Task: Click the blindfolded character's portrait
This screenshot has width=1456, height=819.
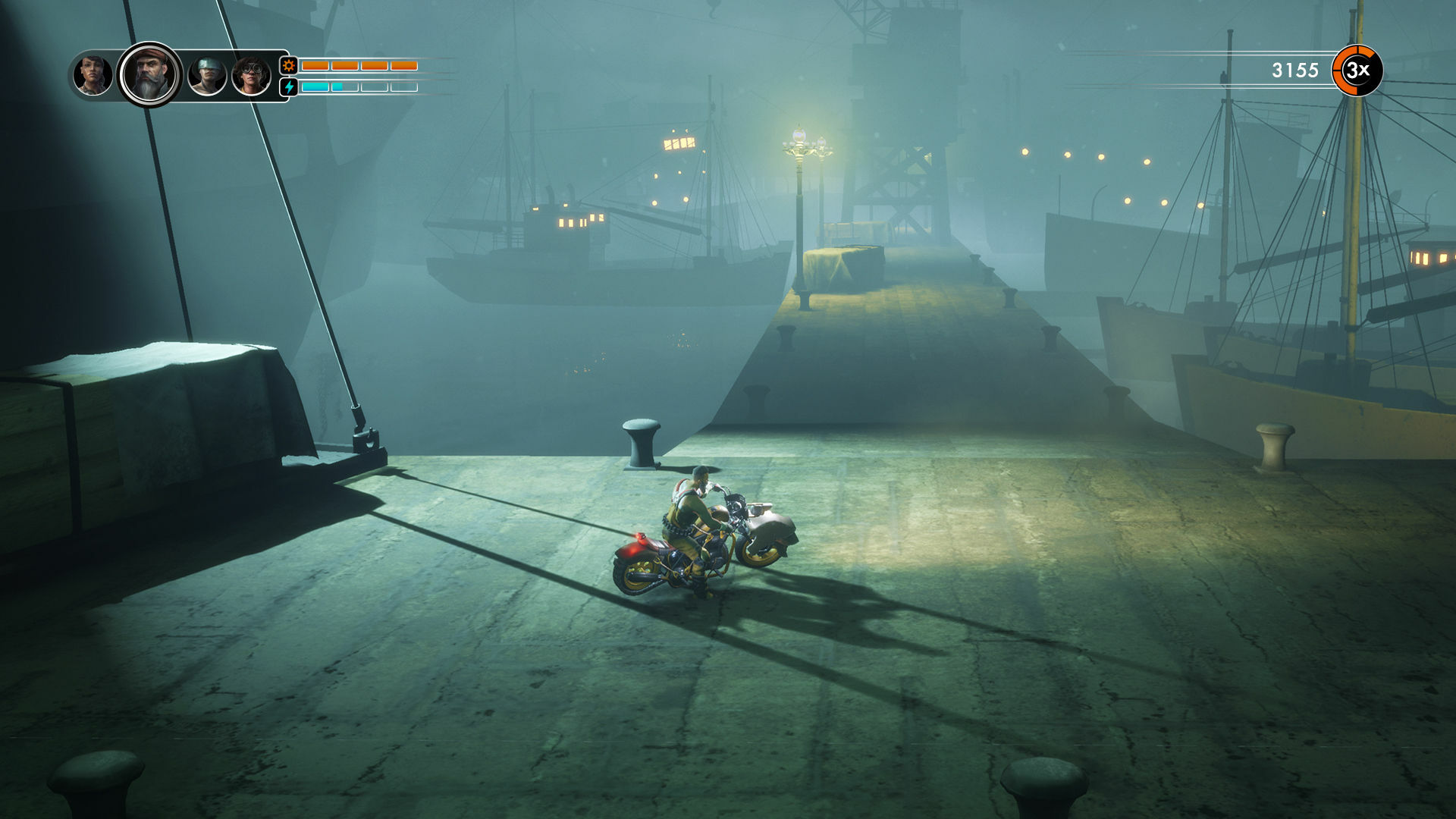Action: pos(206,75)
